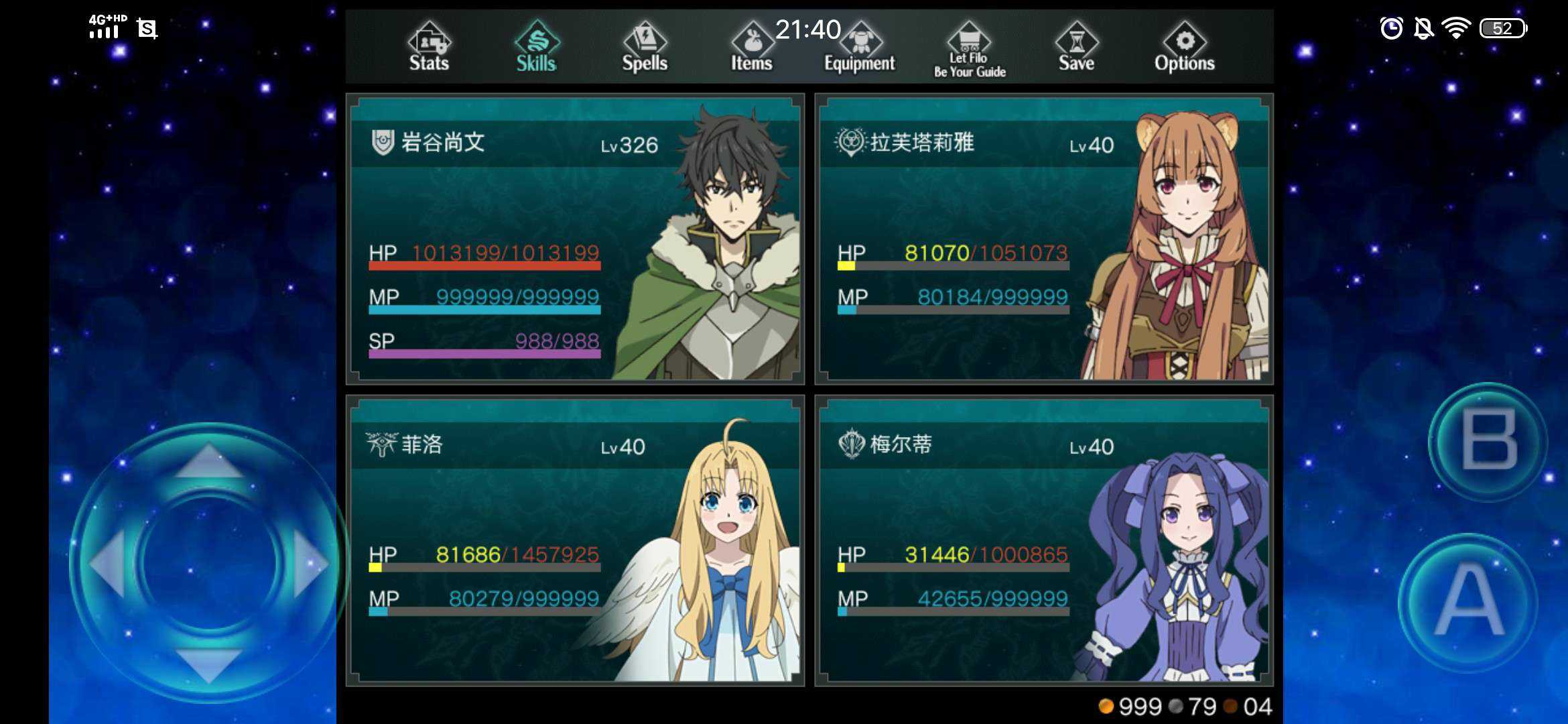The width and height of the screenshot is (1568, 724).
Task: Open the Options menu
Action: 1184,47
